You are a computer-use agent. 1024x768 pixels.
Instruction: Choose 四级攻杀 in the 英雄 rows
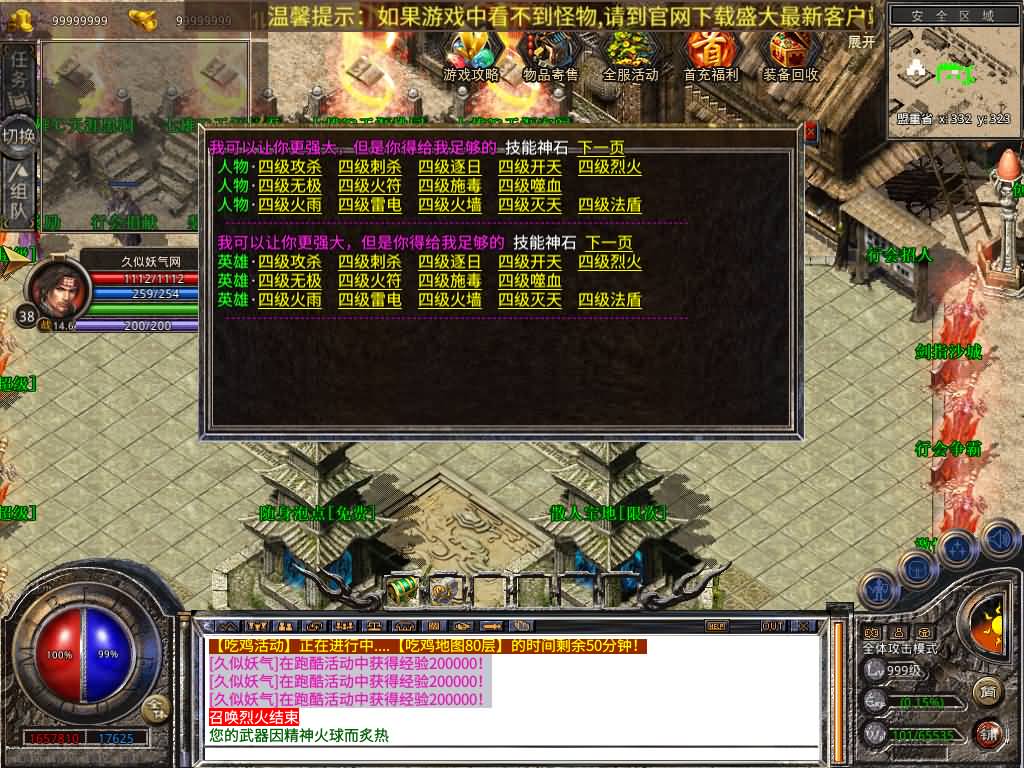[290, 262]
